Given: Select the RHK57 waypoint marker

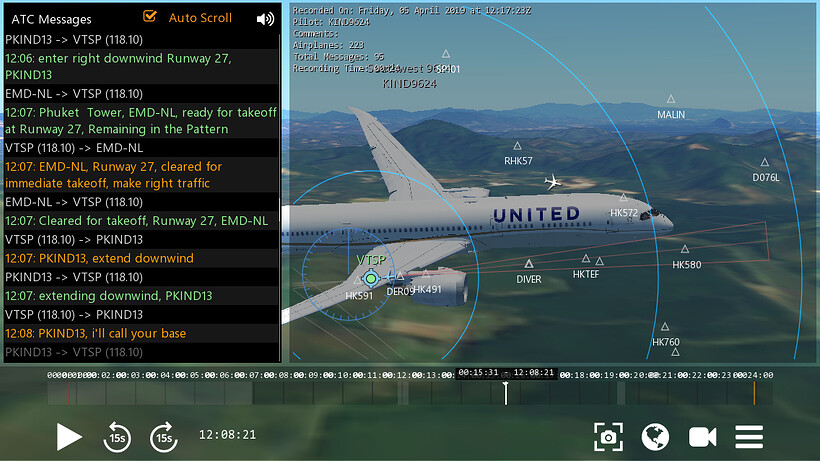Looking at the screenshot, I should pyautogui.click(x=517, y=147).
